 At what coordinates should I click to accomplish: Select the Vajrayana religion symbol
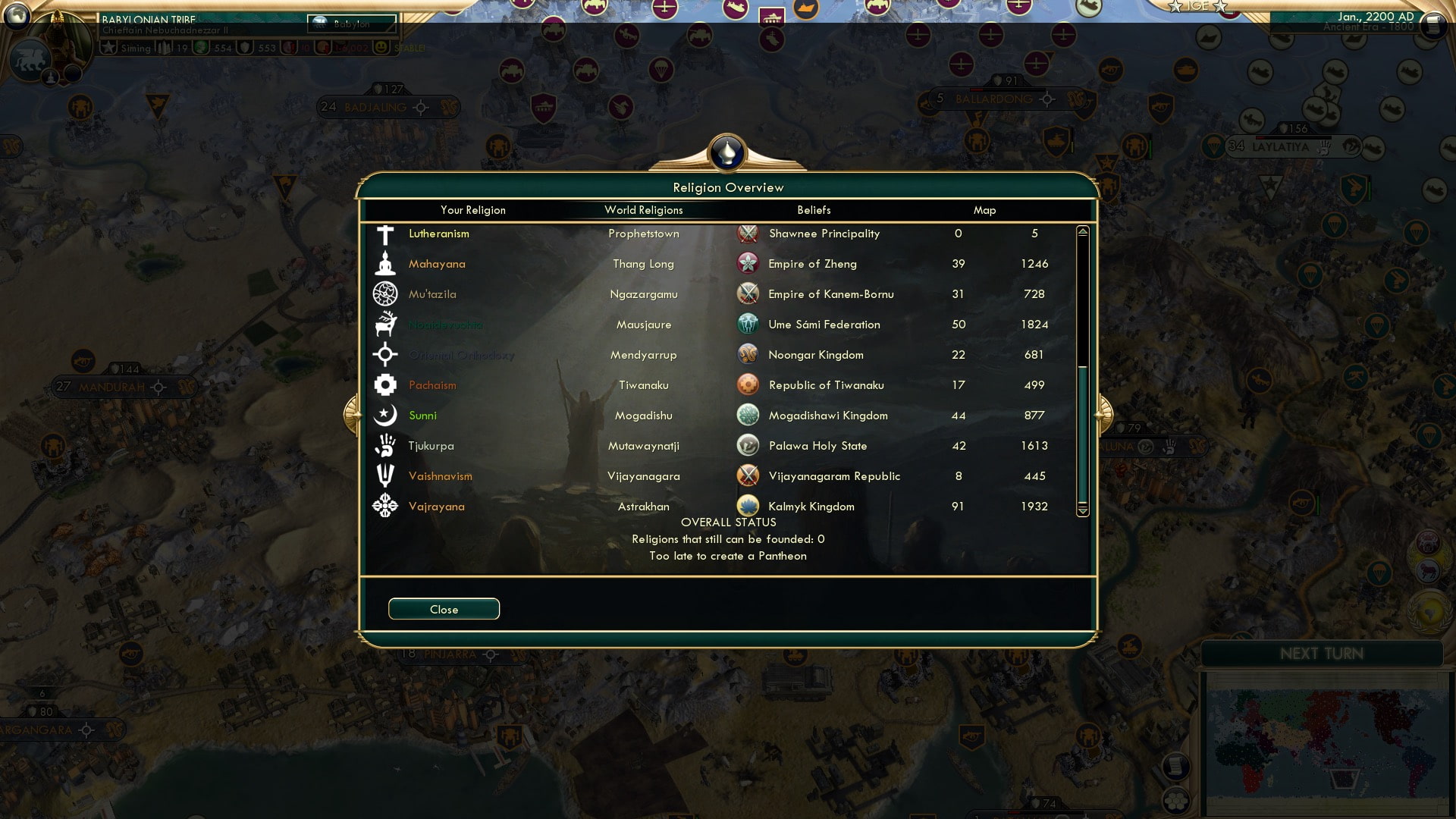pos(386,506)
